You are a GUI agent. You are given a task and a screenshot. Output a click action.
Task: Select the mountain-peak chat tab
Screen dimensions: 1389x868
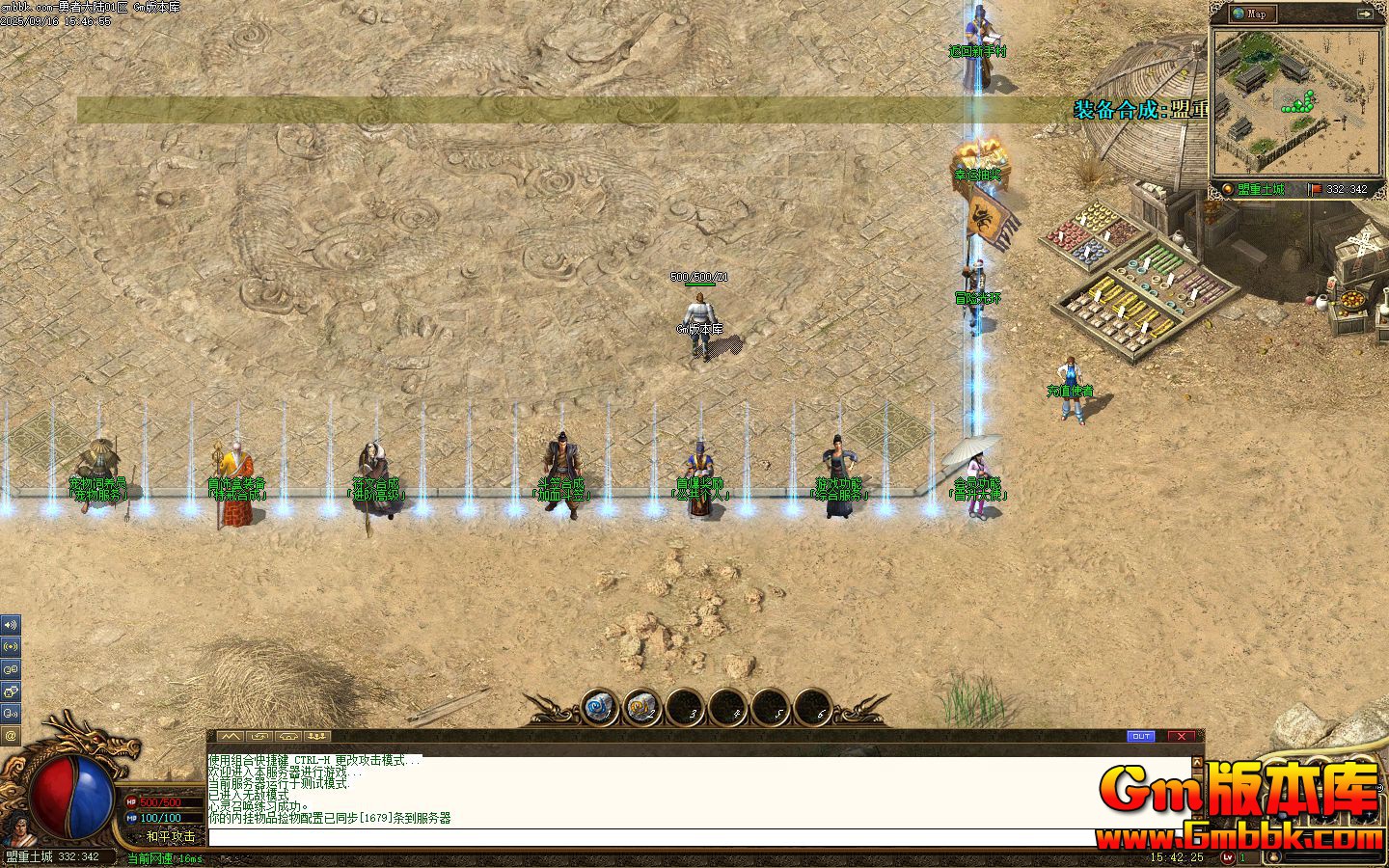pos(231,736)
